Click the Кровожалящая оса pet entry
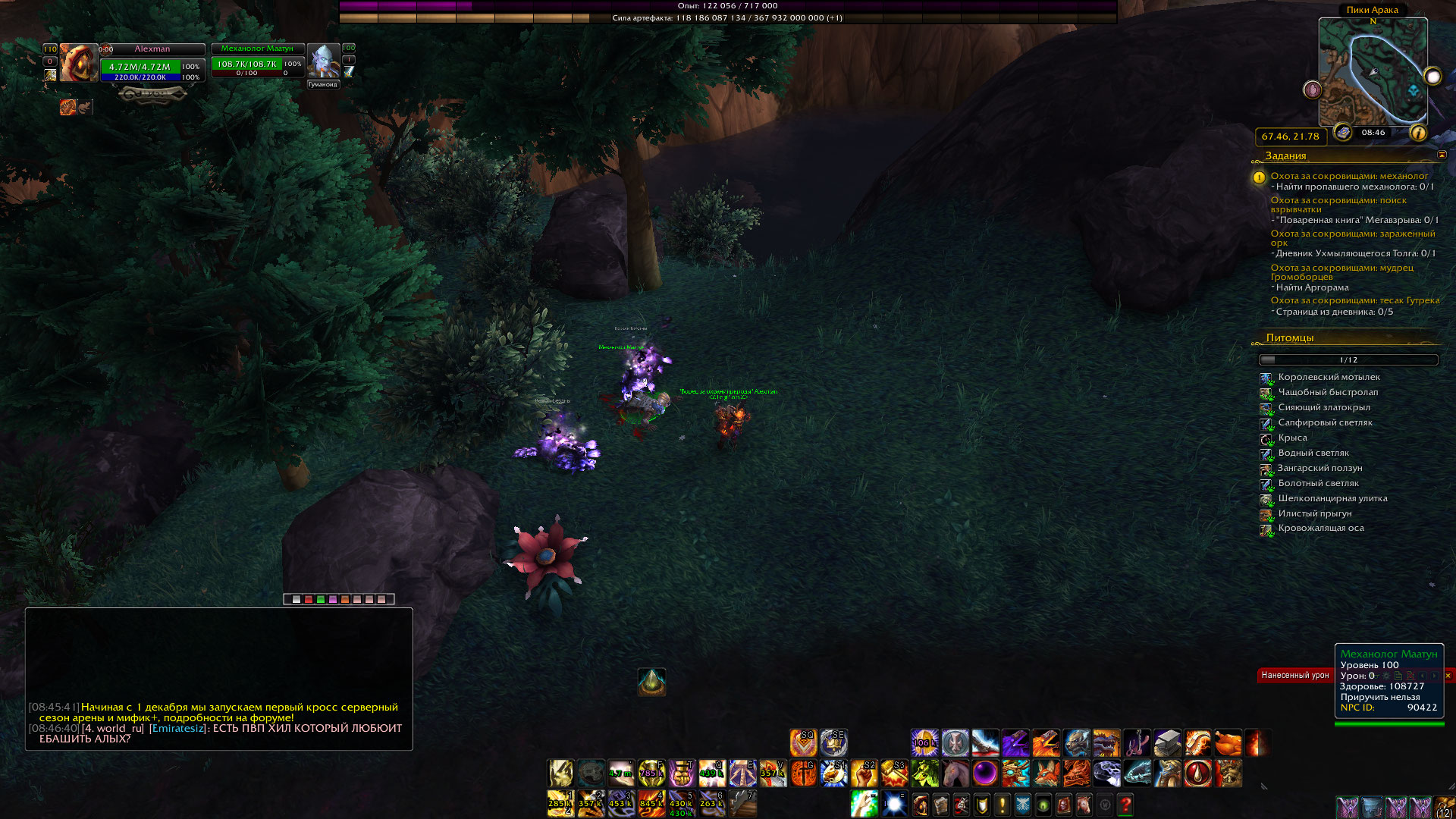Image resolution: width=1456 pixels, height=819 pixels. (1320, 529)
